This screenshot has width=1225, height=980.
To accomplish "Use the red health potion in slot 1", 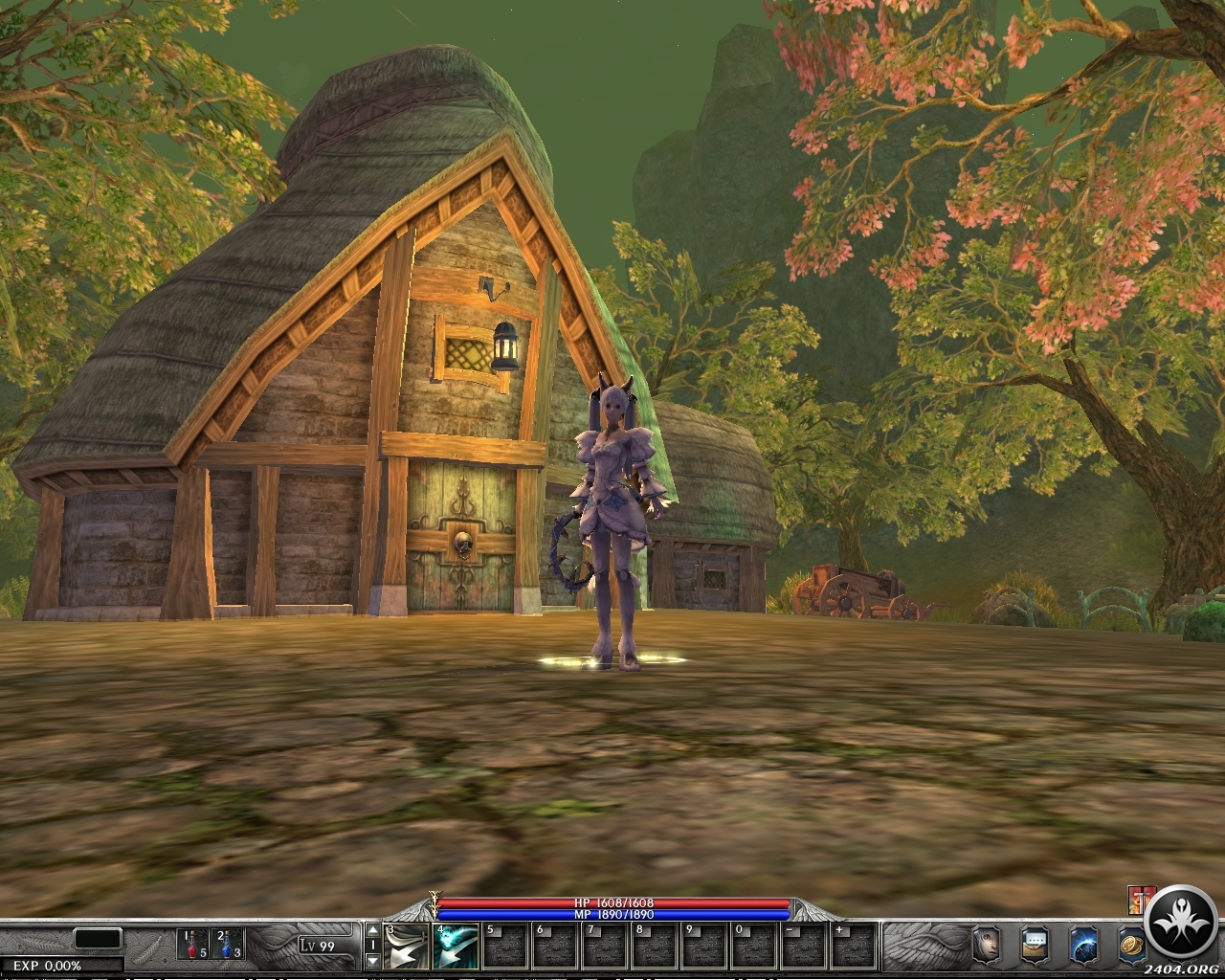I will point(192,945).
